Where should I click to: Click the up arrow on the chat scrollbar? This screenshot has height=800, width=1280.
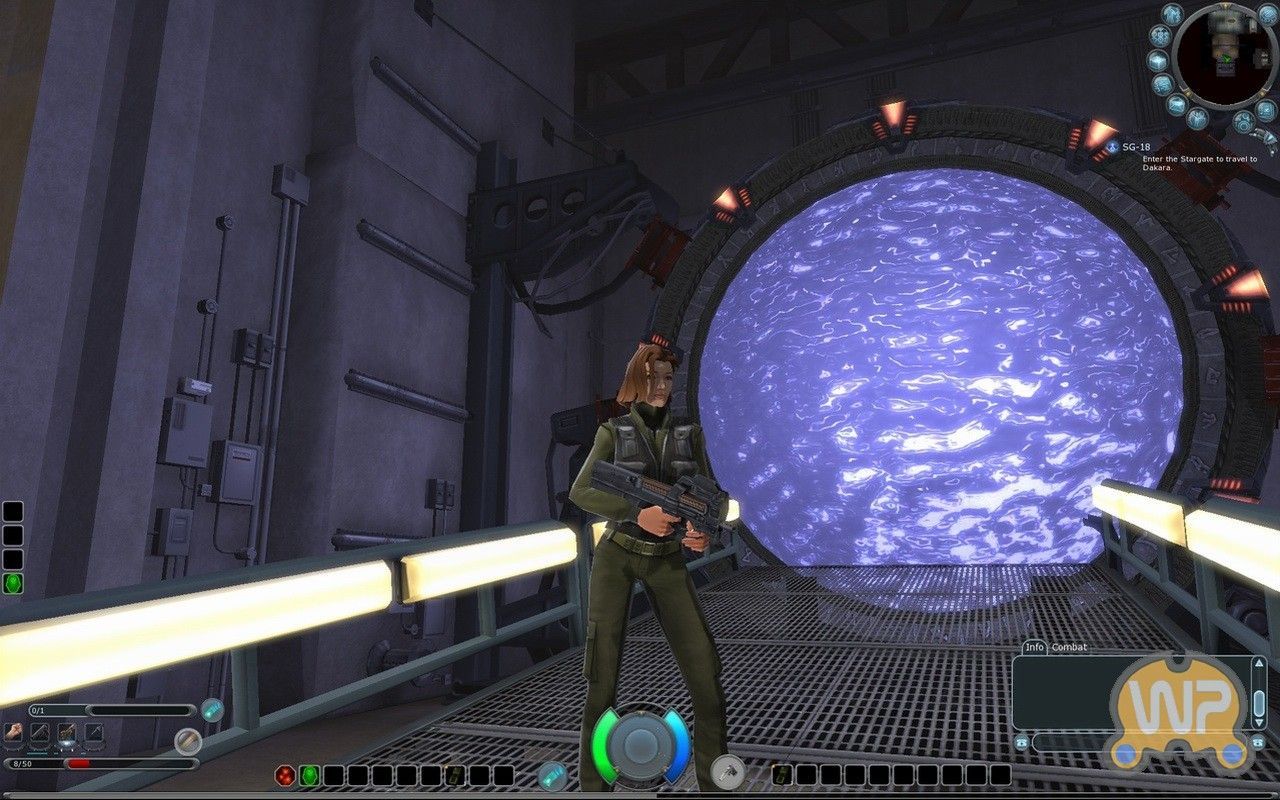(1259, 663)
